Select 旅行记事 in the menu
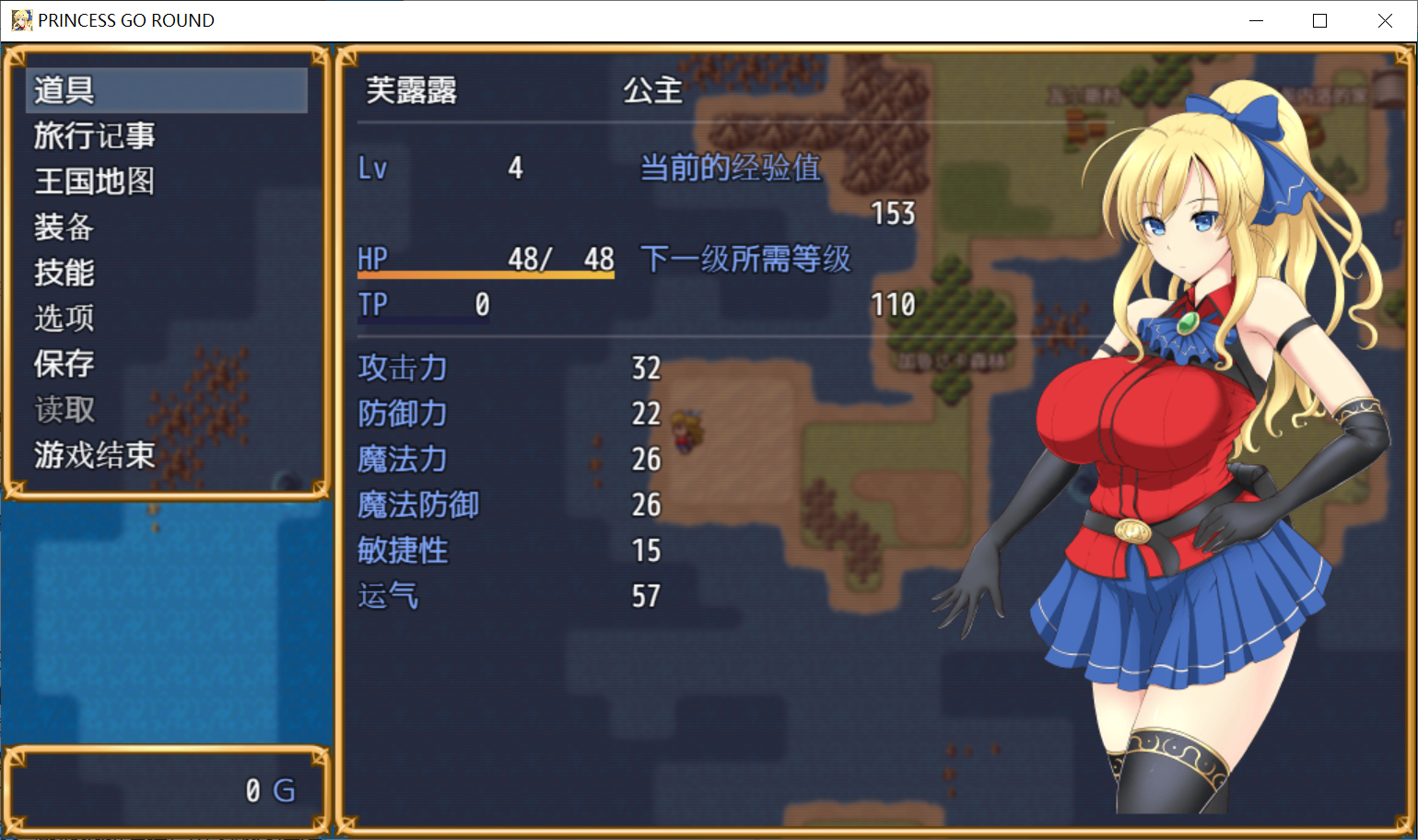 [x=95, y=136]
